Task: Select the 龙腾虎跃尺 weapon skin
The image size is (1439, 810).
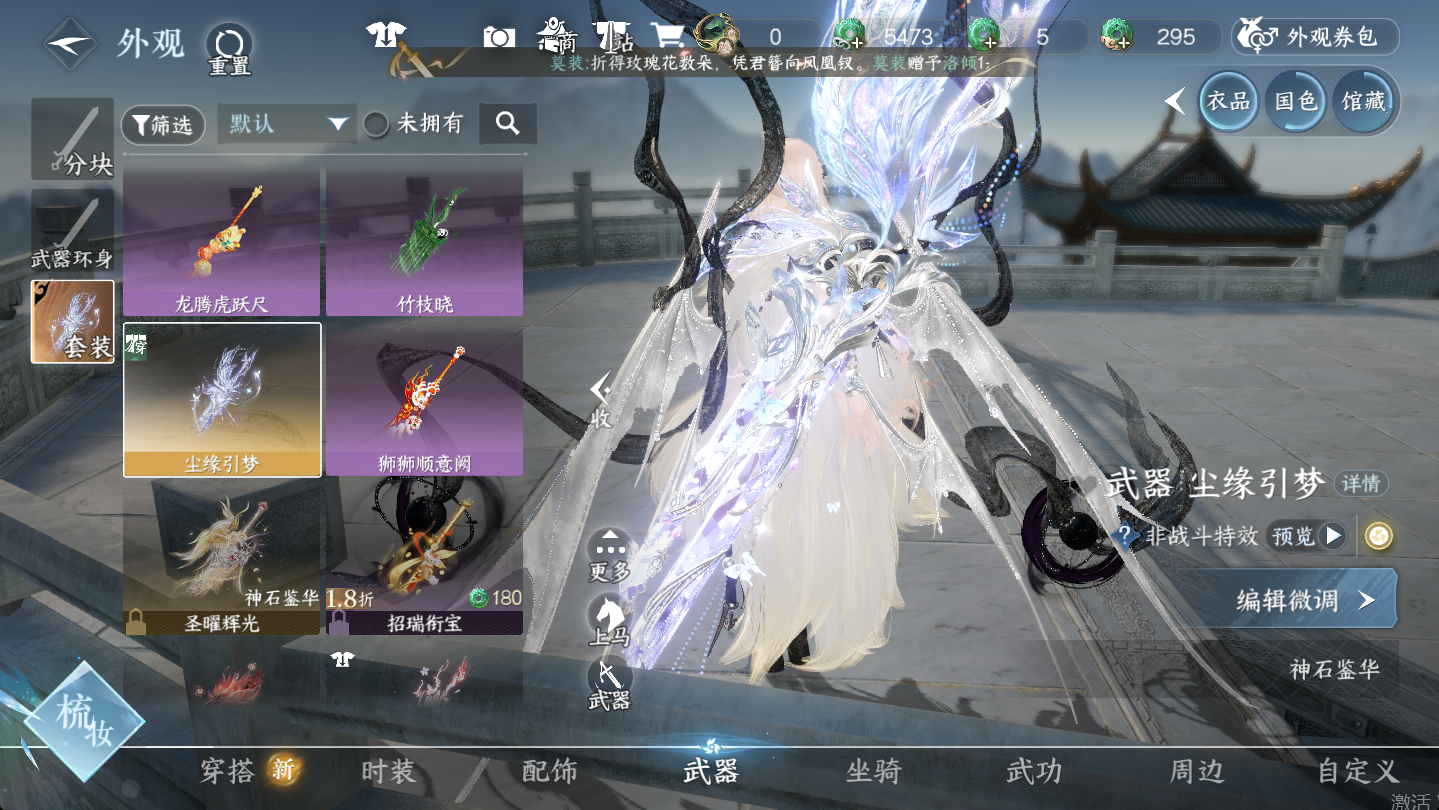Action: (221, 241)
